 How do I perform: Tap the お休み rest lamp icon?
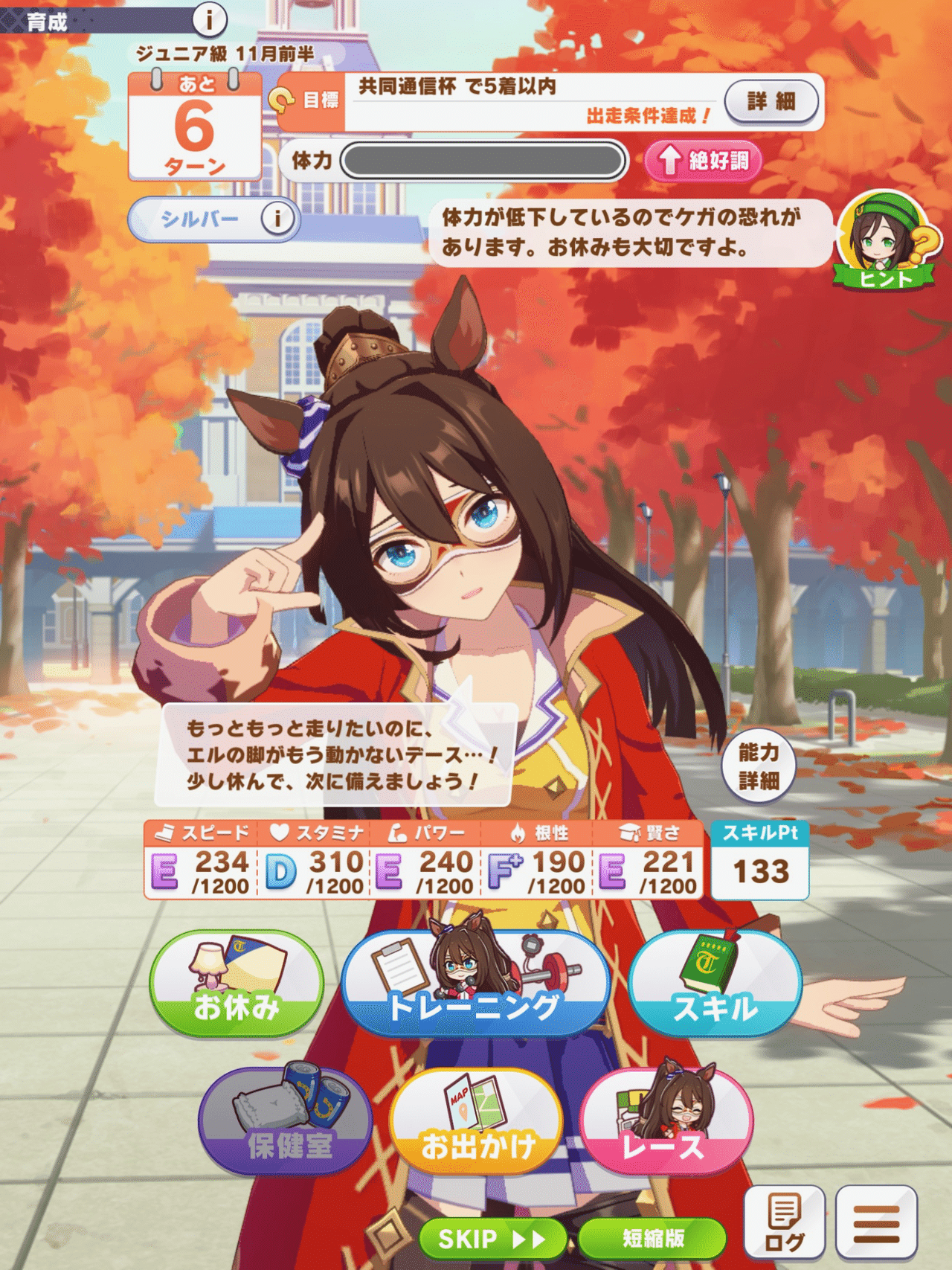pyautogui.click(x=236, y=984)
